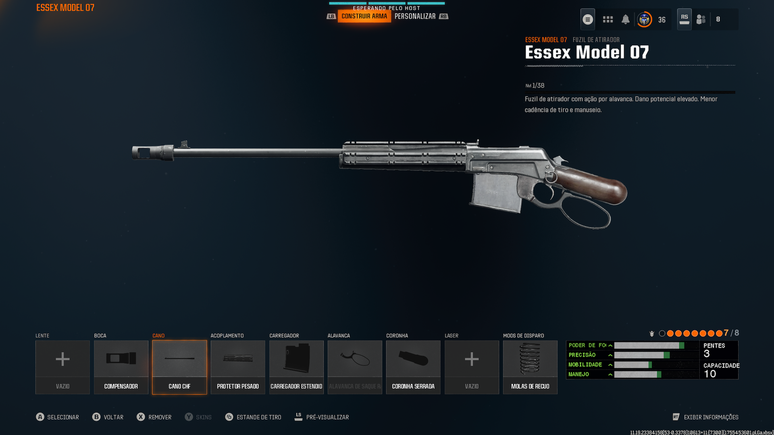Click the square tokens icon in top bar
The image size is (774, 435).
pyautogui.click(x=588, y=19)
